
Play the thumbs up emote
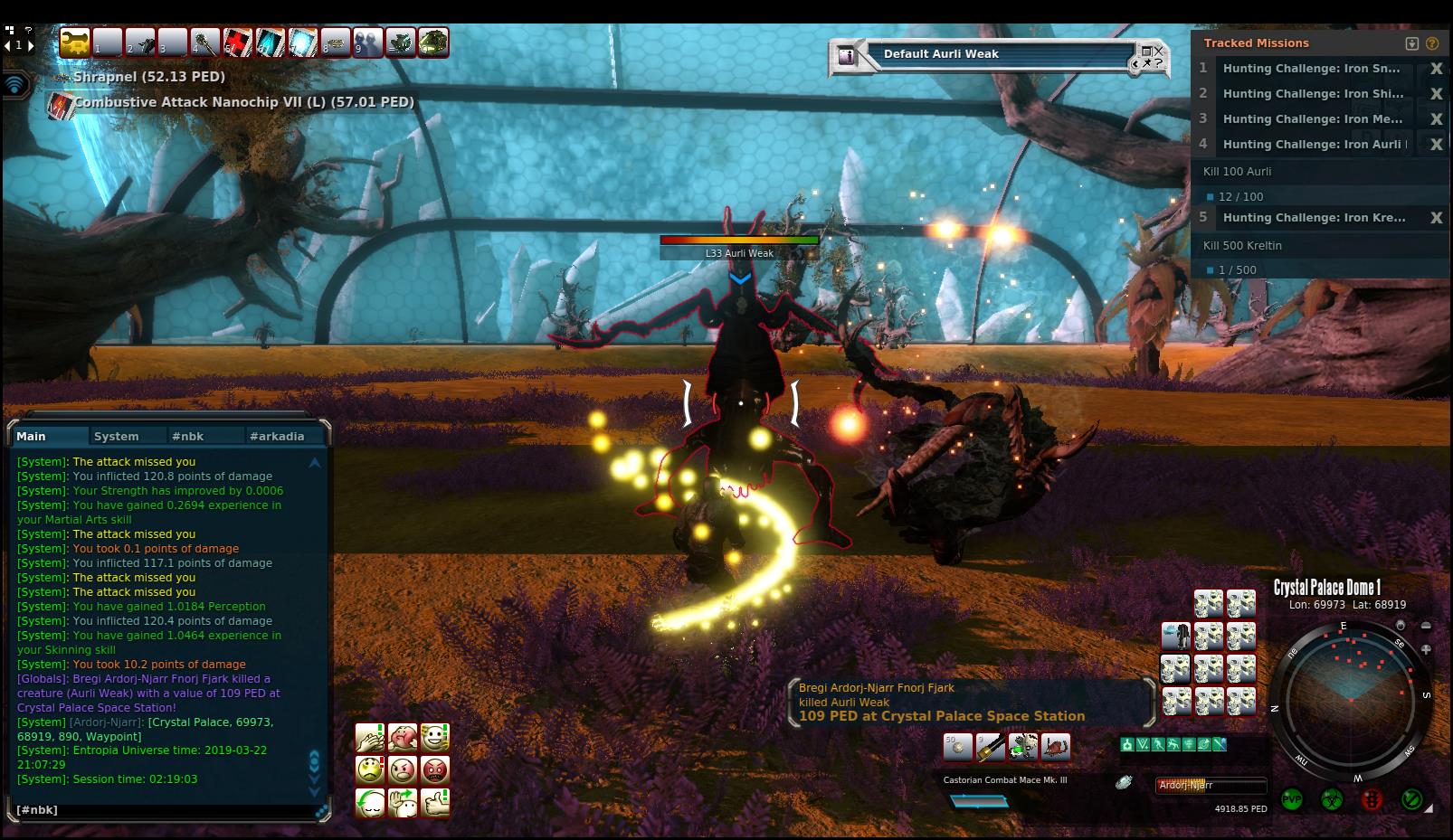pos(435,802)
